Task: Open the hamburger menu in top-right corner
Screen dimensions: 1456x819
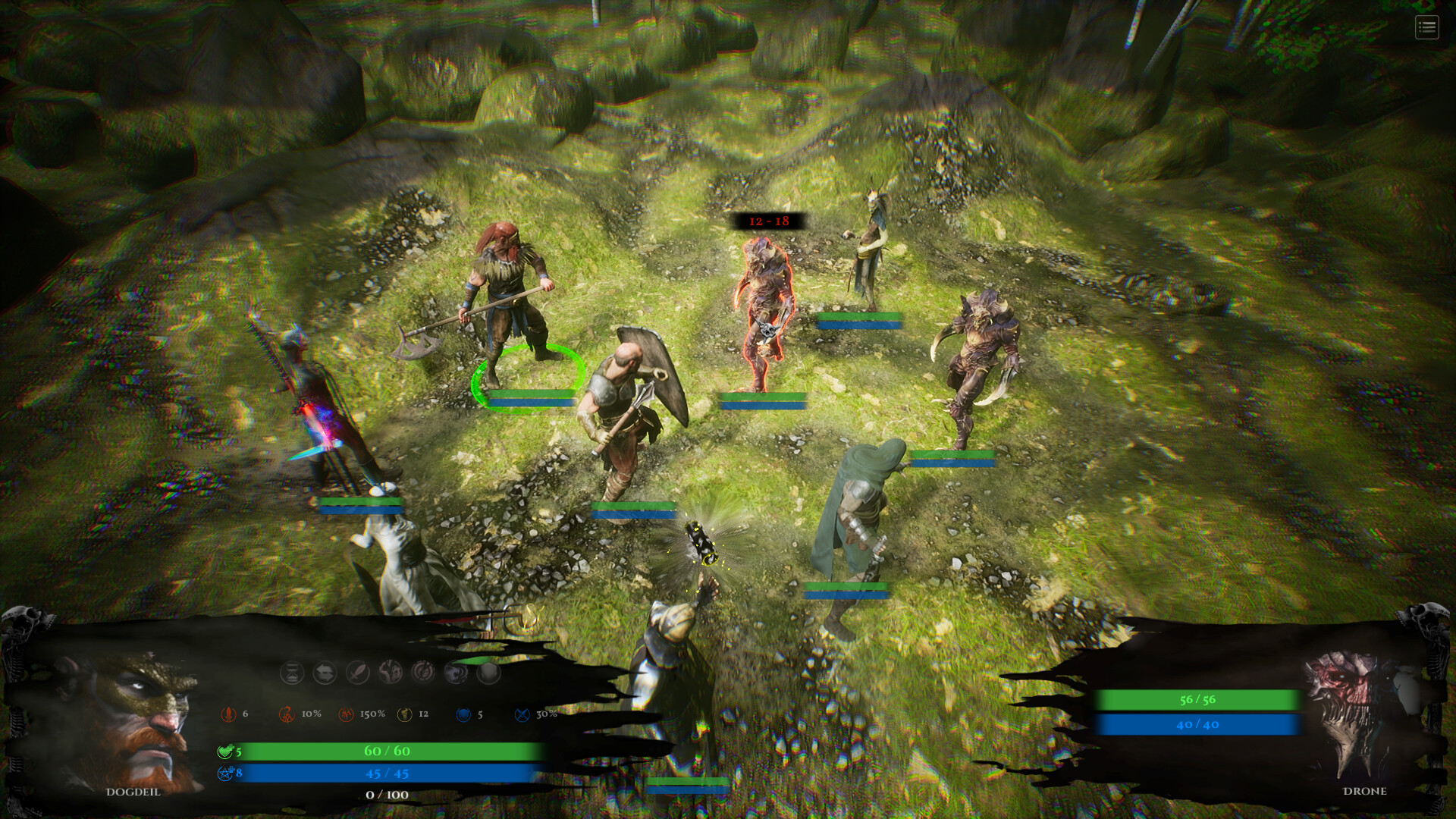Action: (1426, 28)
